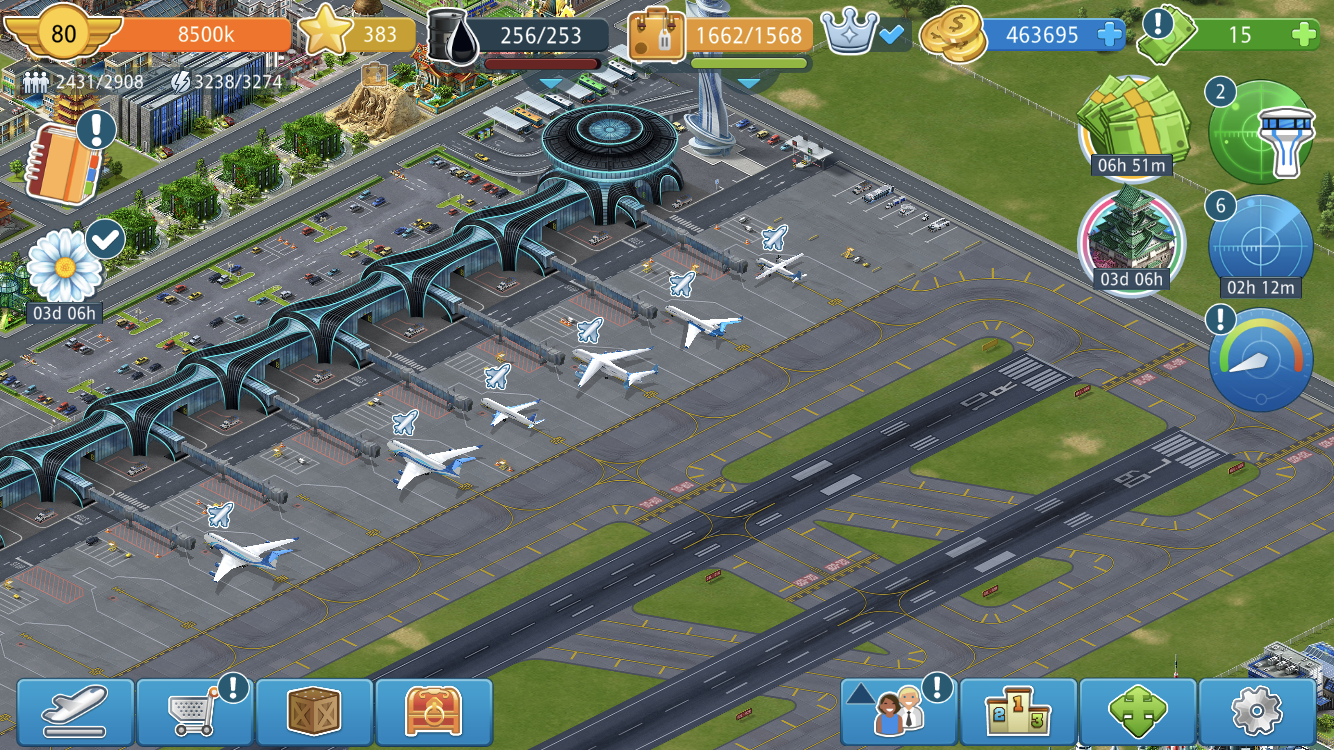Open the speedometer gauge icon
Viewport: 1334px width, 750px height.
coord(1260,360)
